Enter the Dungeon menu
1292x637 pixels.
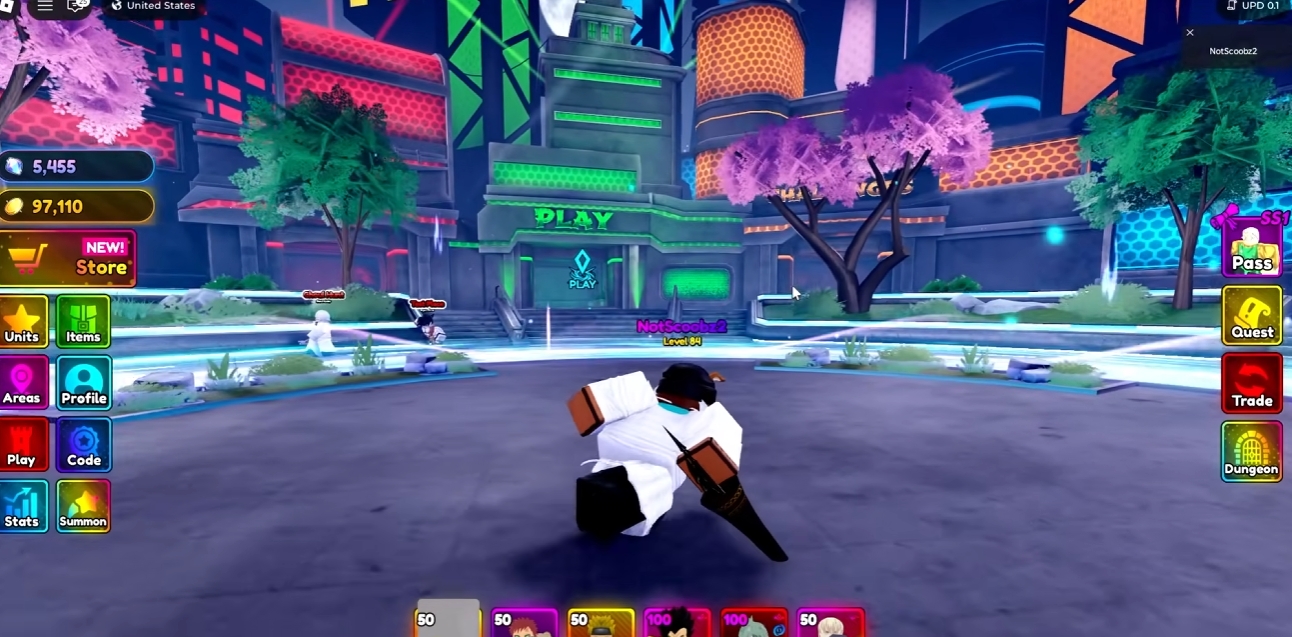click(1251, 452)
